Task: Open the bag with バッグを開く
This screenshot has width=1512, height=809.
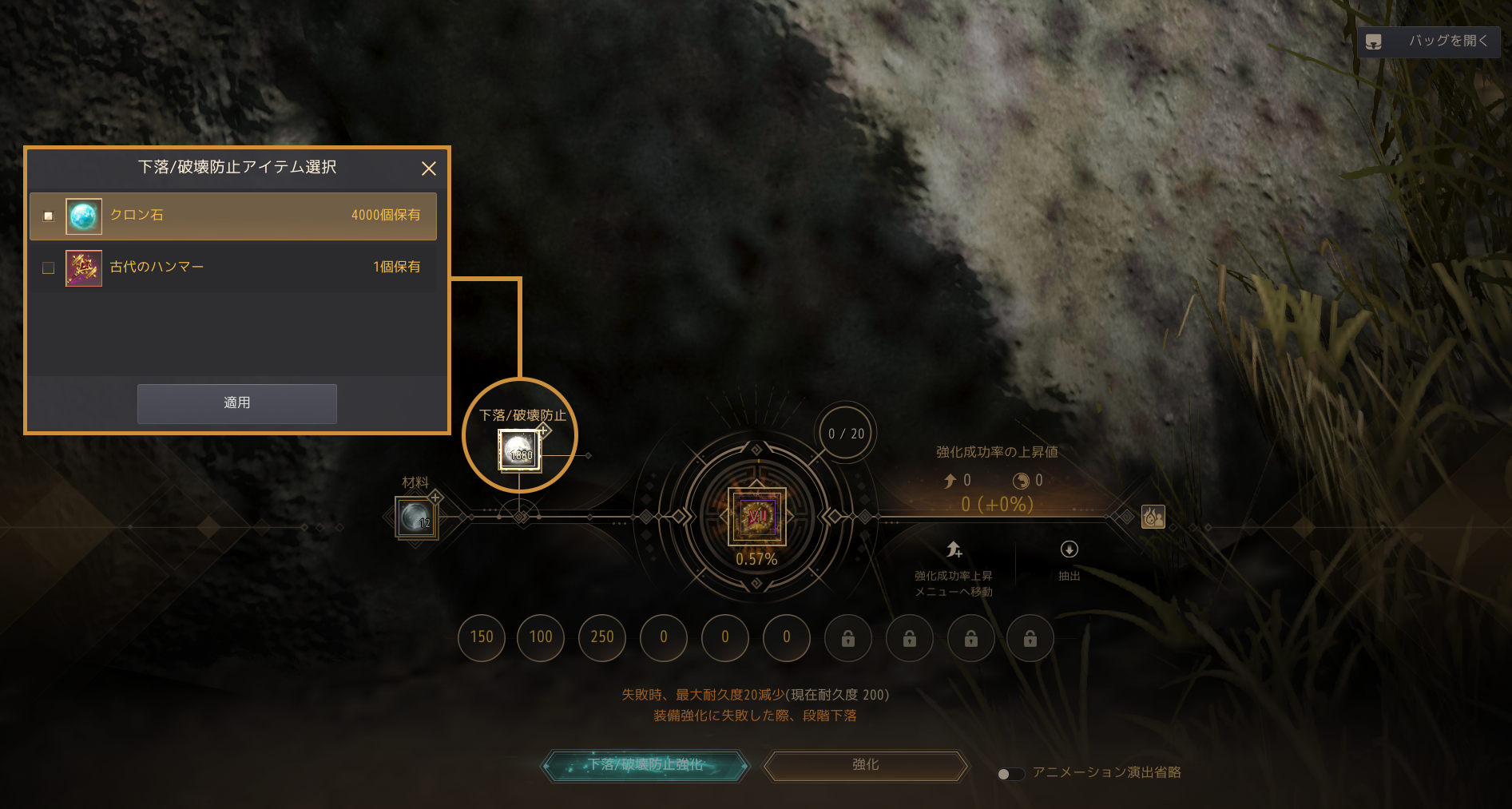Action: pos(1428,42)
